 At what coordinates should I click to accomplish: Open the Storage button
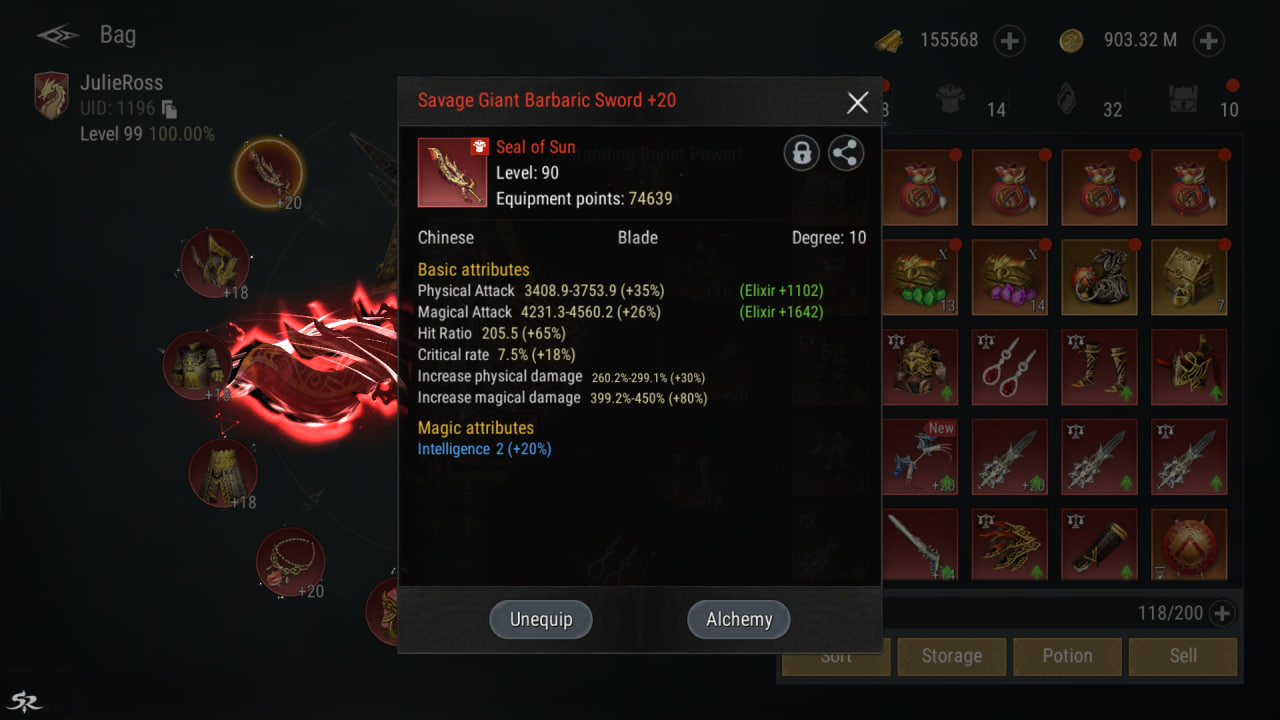coord(951,656)
